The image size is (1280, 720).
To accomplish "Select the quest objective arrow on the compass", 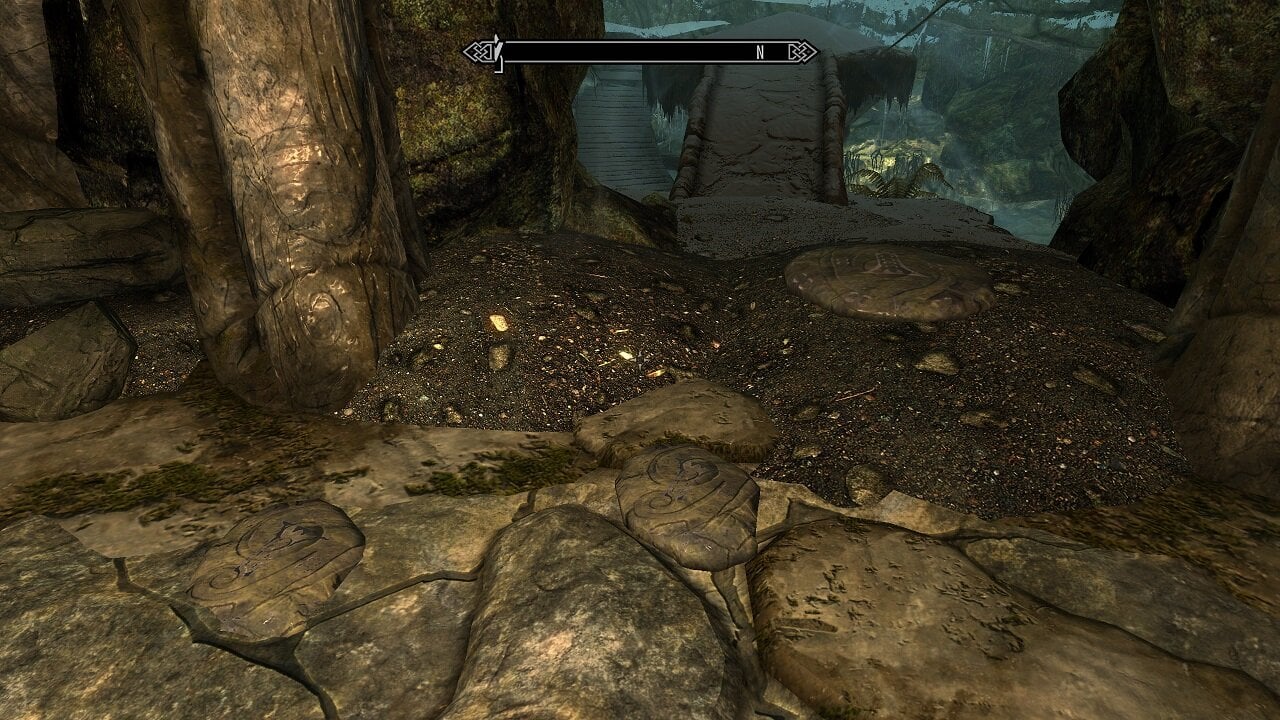I will (x=497, y=43).
